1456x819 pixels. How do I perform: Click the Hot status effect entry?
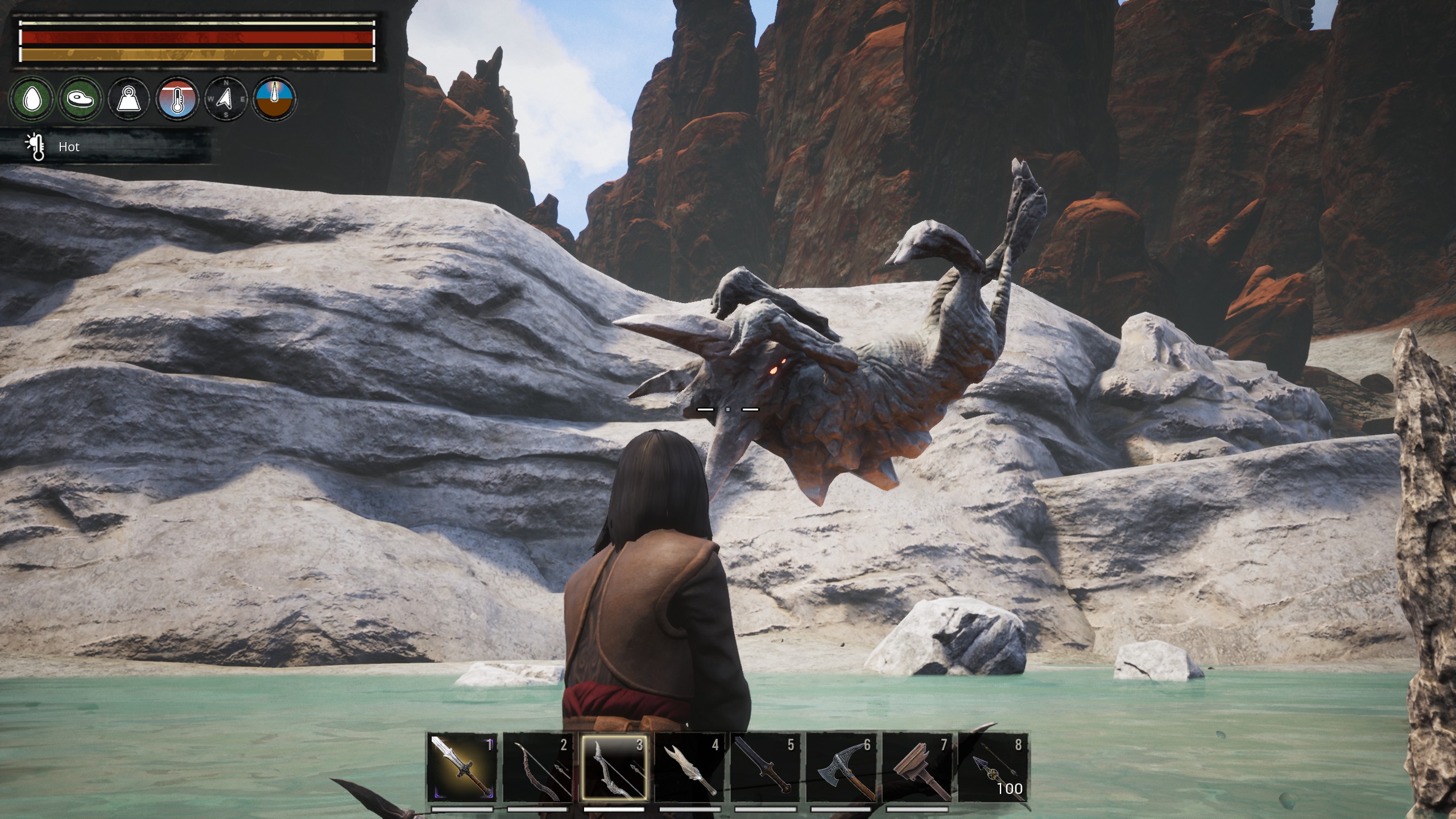click(68, 147)
